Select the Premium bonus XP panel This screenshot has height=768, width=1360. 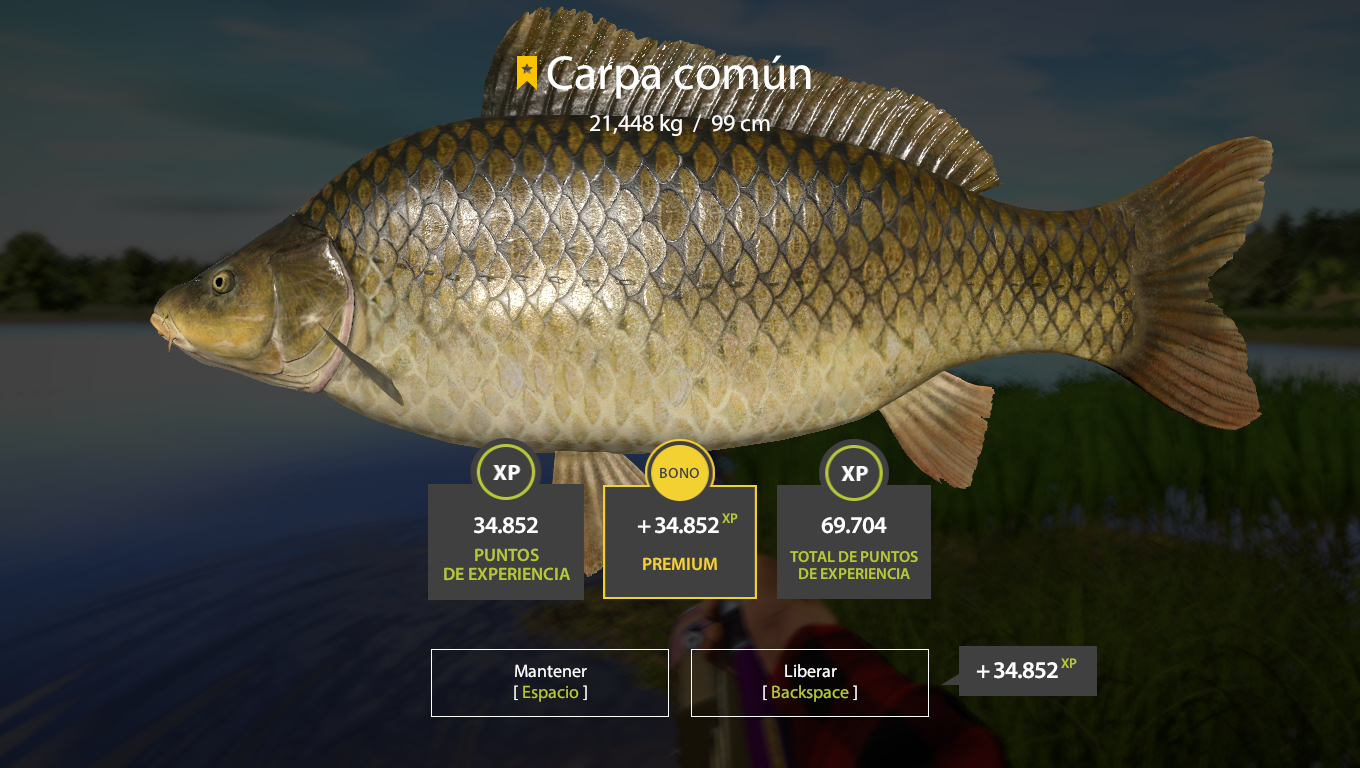click(680, 542)
